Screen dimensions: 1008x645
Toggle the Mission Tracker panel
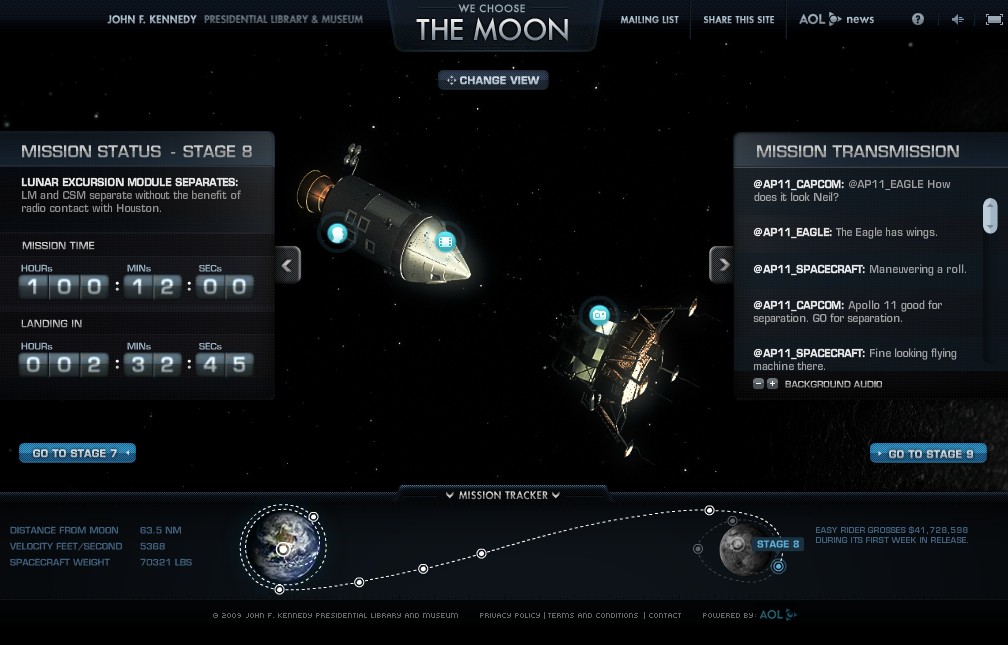coord(503,494)
